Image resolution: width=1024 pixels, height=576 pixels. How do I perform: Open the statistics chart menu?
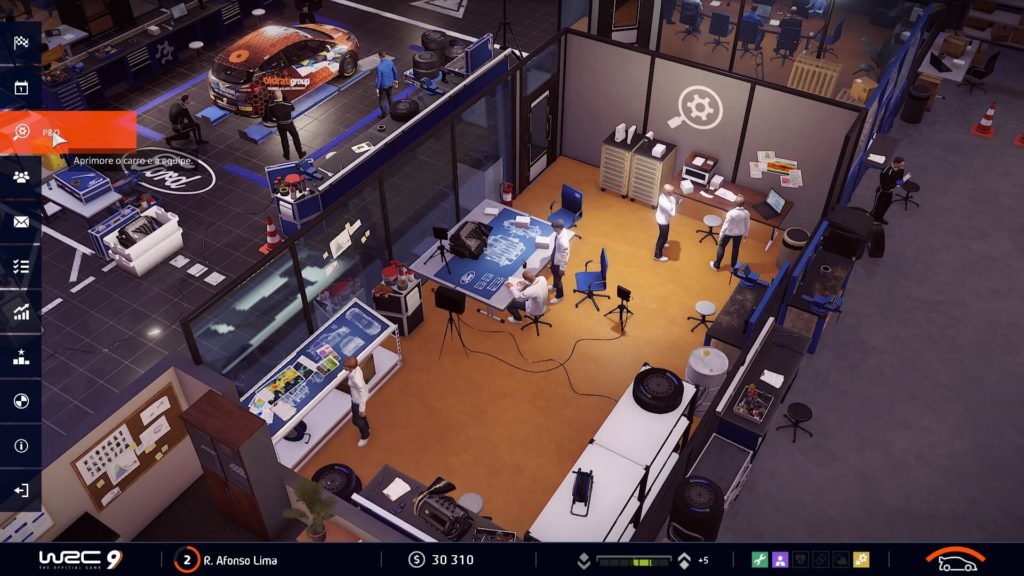(x=21, y=312)
